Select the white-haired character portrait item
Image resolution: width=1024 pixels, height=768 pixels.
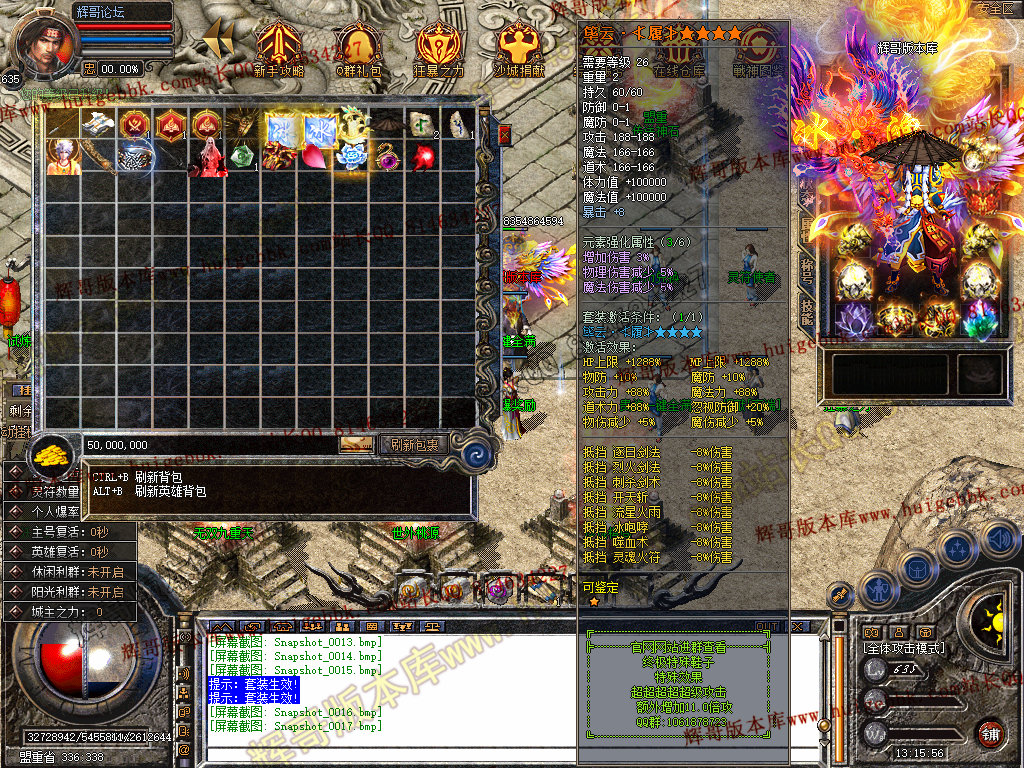click(63, 157)
